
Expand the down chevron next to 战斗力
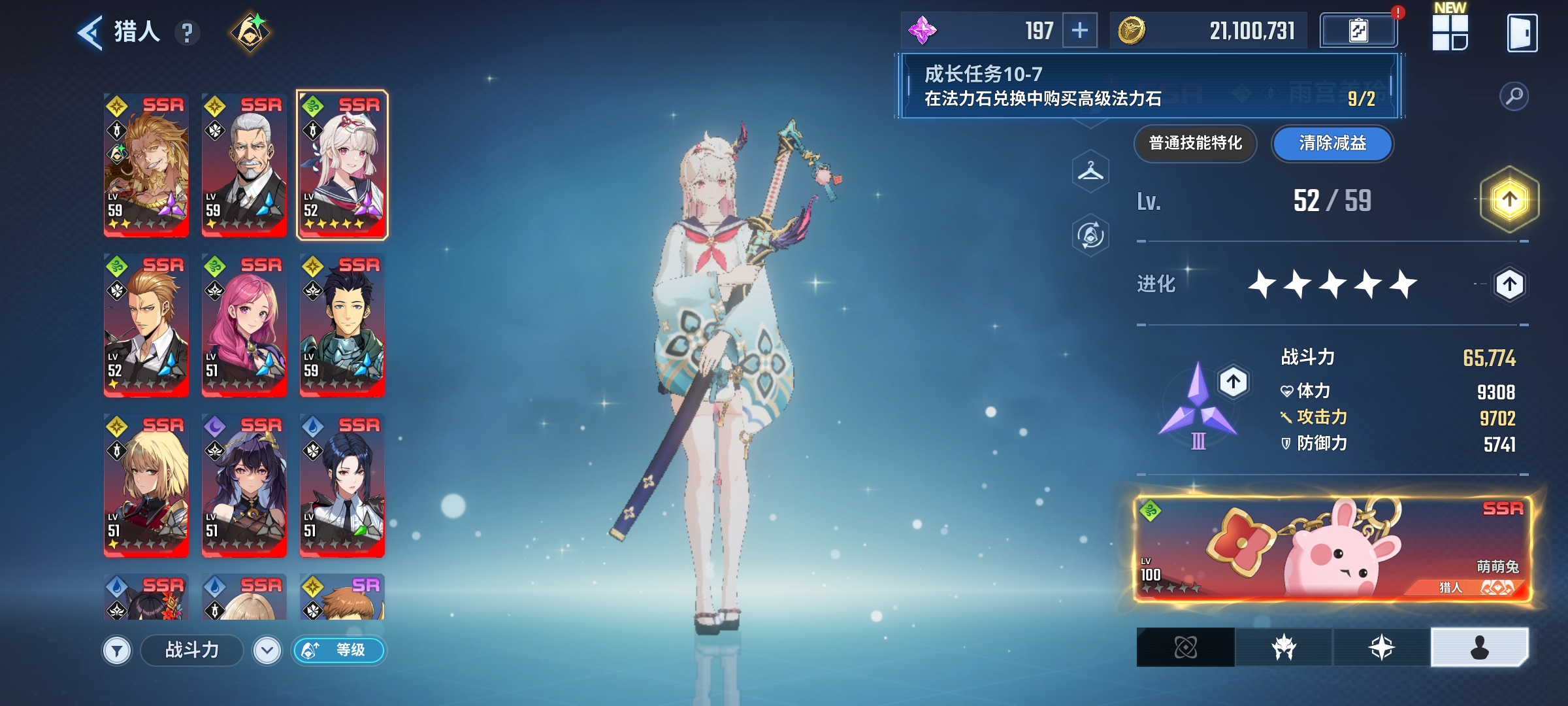pyautogui.click(x=269, y=651)
